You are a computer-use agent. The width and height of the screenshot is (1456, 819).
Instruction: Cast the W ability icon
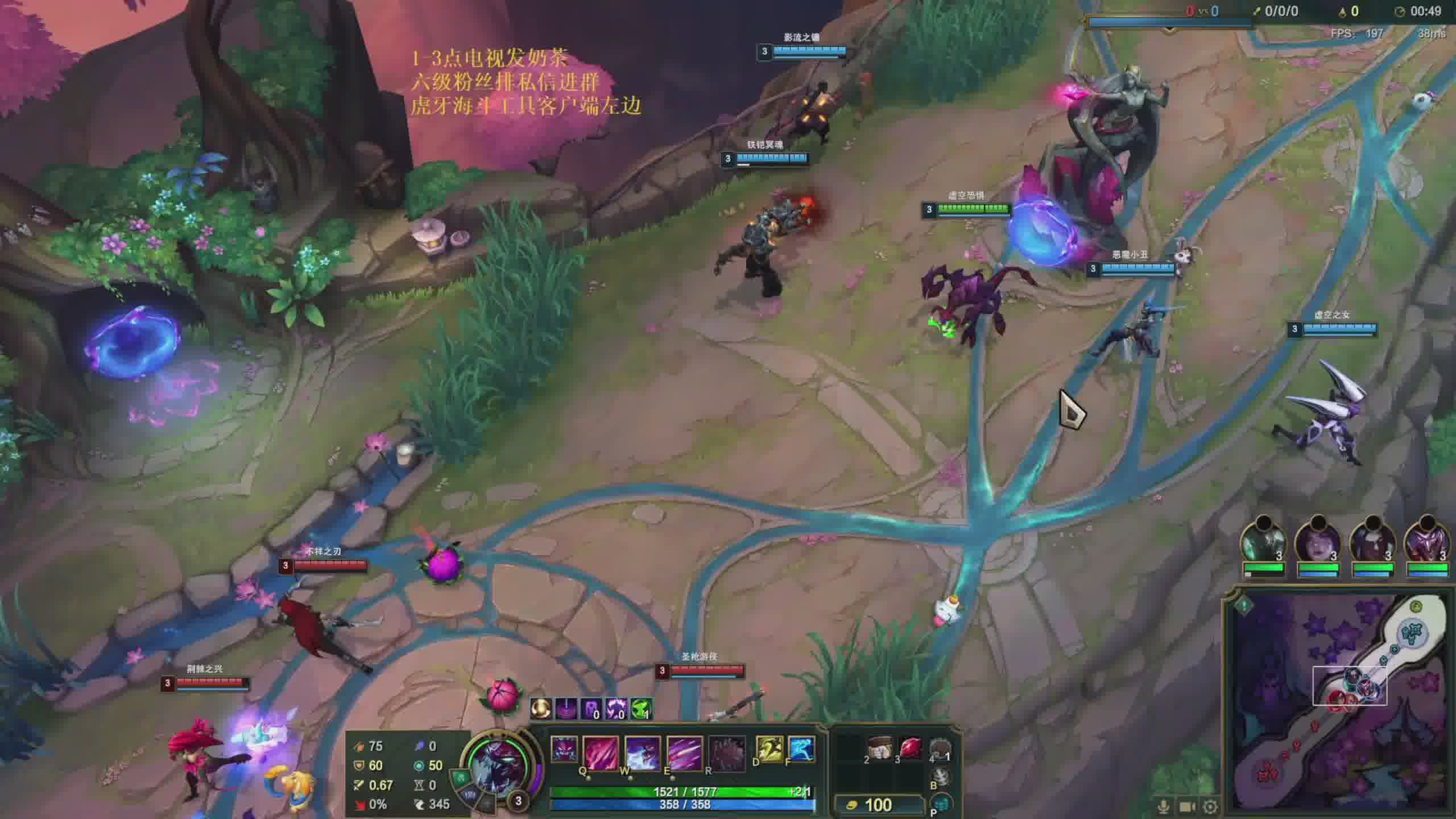tap(642, 752)
